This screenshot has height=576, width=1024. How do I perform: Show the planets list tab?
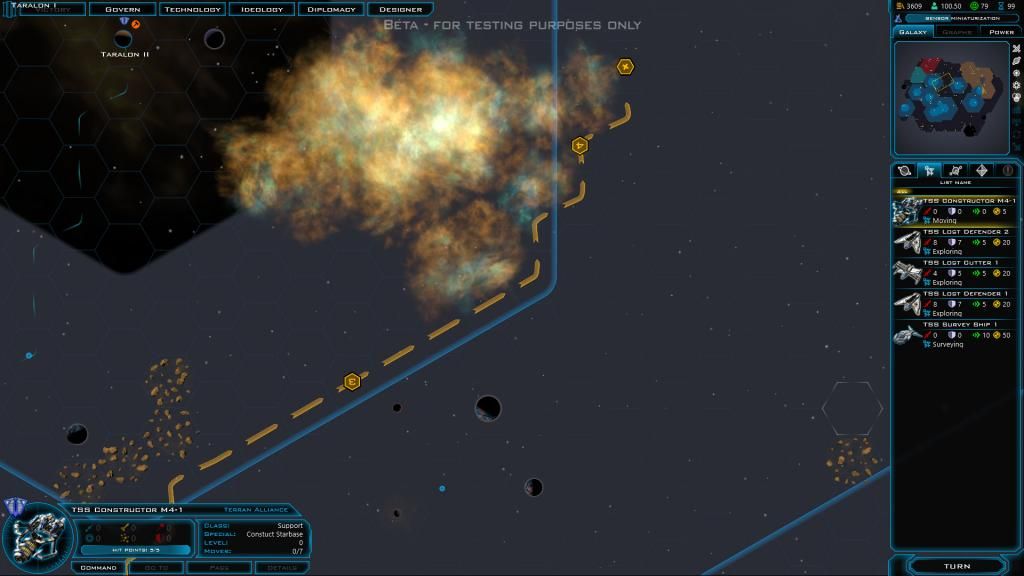tap(905, 171)
